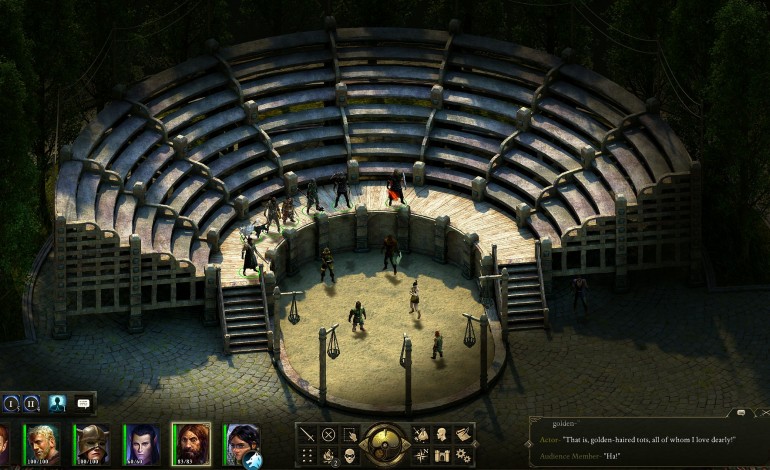This screenshot has height=470, width=770.
Task: Open the stronghold castle icon
Action: click(440, 455)
